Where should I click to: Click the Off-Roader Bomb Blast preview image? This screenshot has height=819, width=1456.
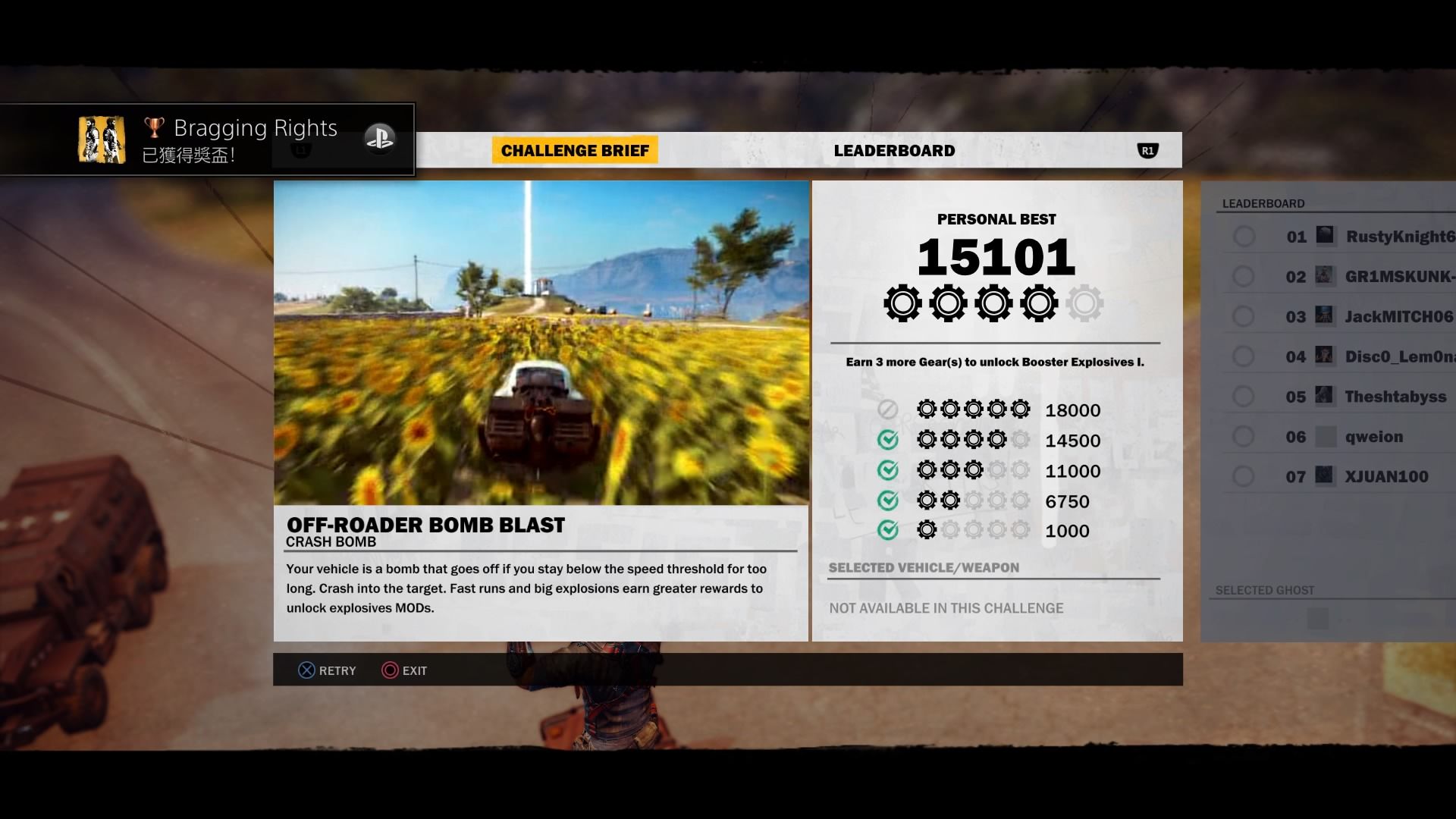click(x=541, y=343)
